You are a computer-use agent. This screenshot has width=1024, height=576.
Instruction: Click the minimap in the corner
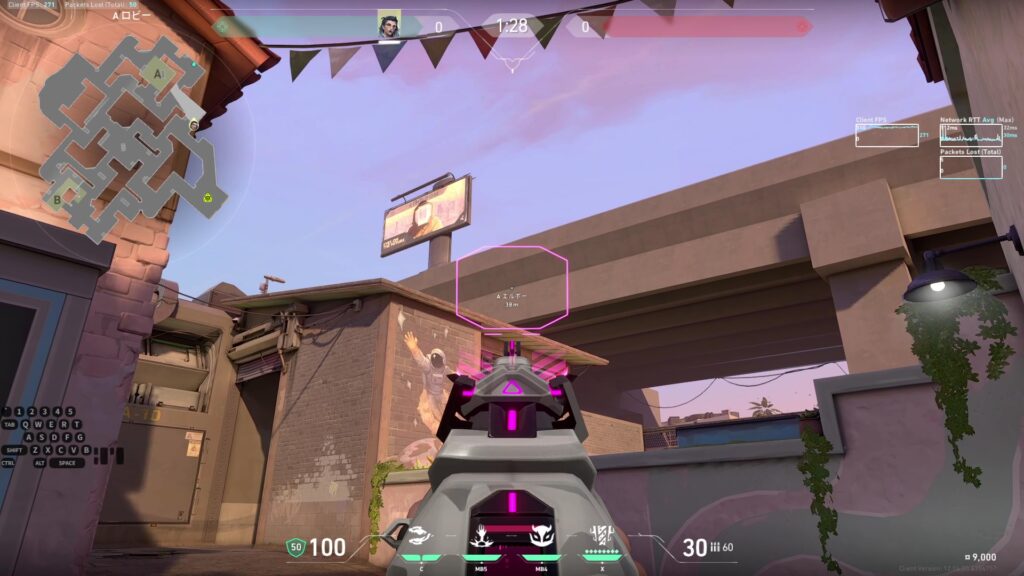(x=128, y=135)
